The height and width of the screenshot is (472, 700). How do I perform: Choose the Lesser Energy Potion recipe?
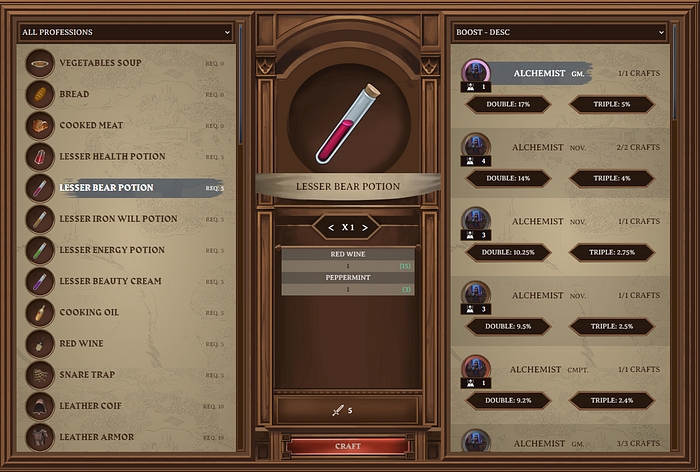click(x=112, y=250)
